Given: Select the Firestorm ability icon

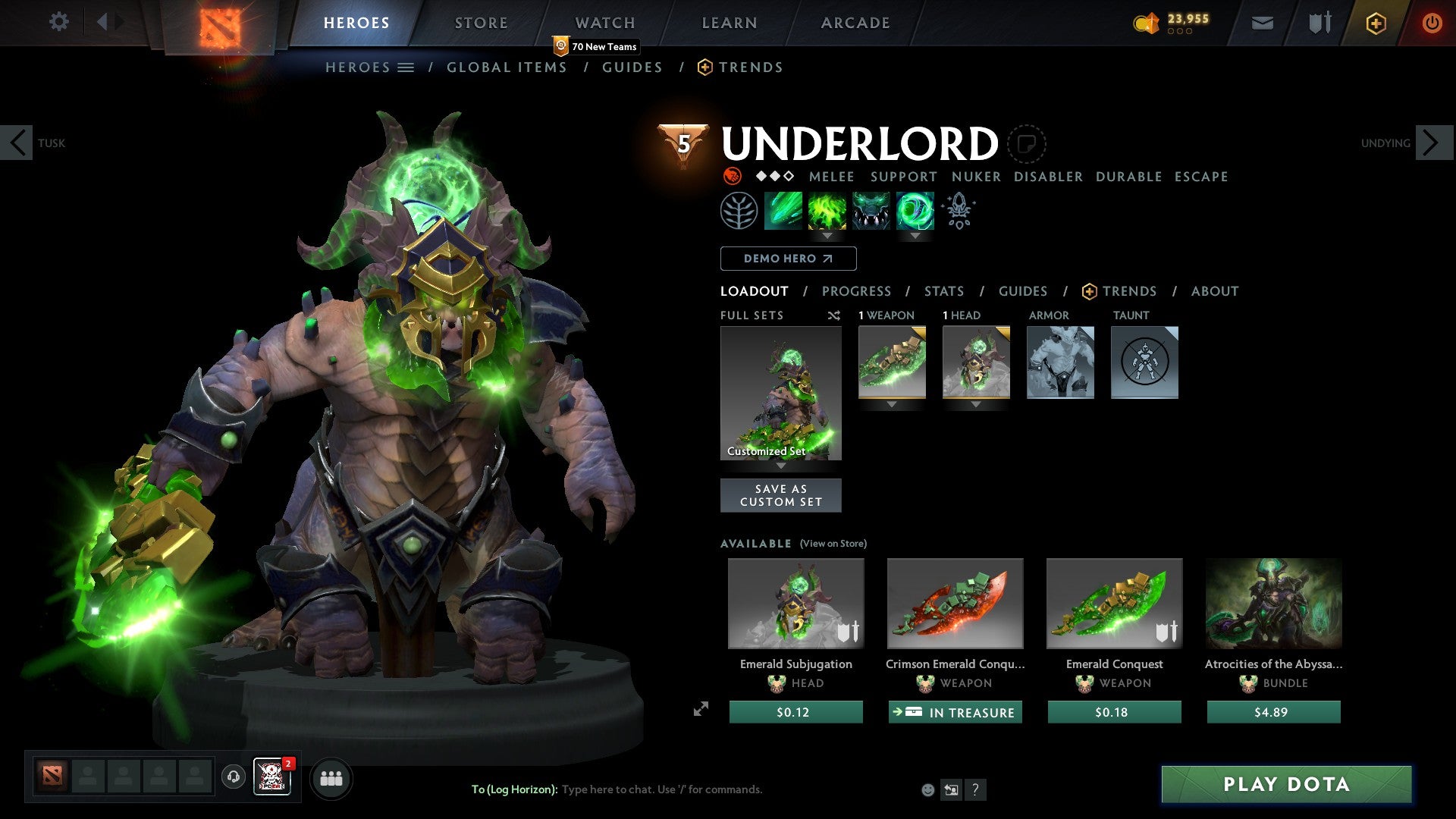Looking at the screenshot, I should click(783, 210).
